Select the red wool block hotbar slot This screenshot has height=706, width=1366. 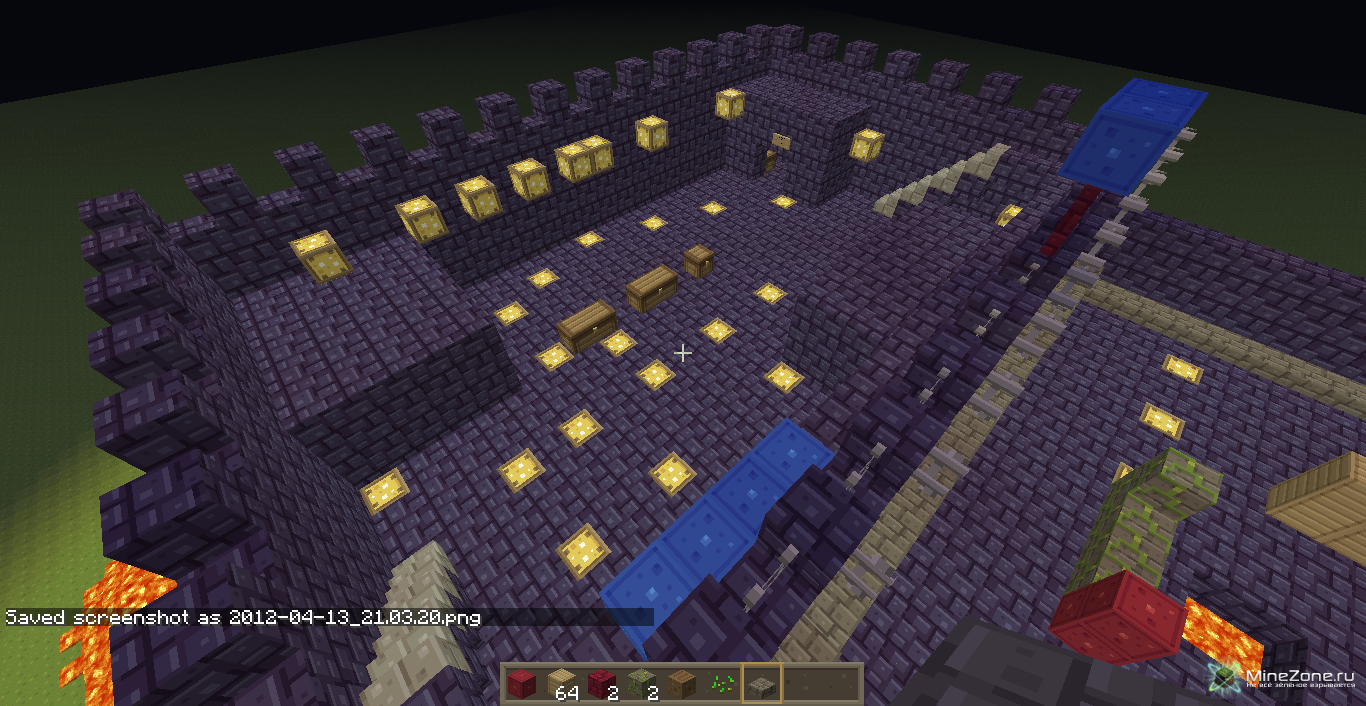pyautogui.click(x=521, y=684)
